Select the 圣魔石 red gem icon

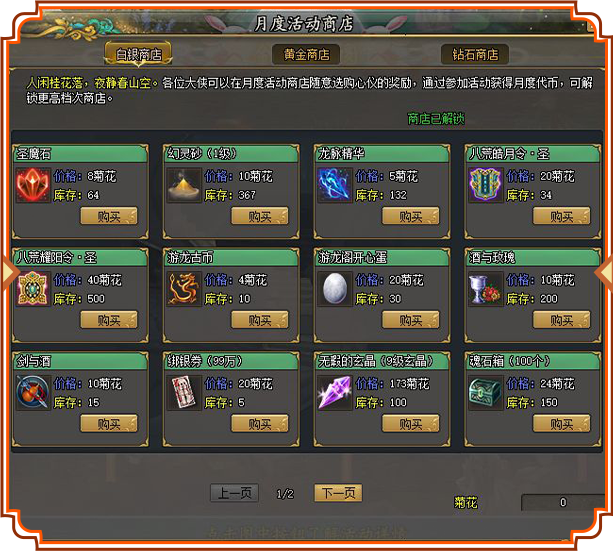pos(32,186)
